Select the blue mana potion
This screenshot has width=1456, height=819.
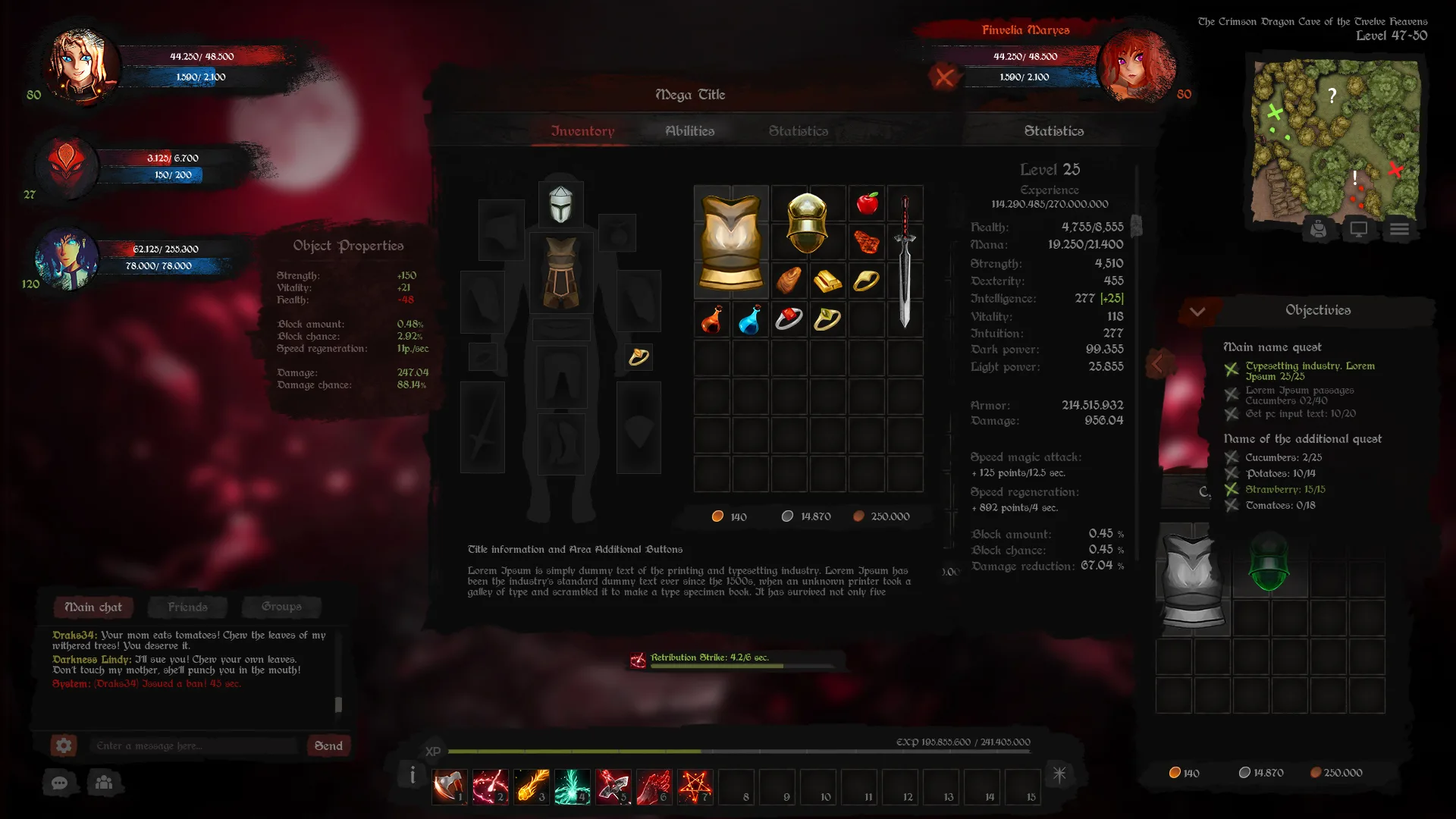[750, 319]
